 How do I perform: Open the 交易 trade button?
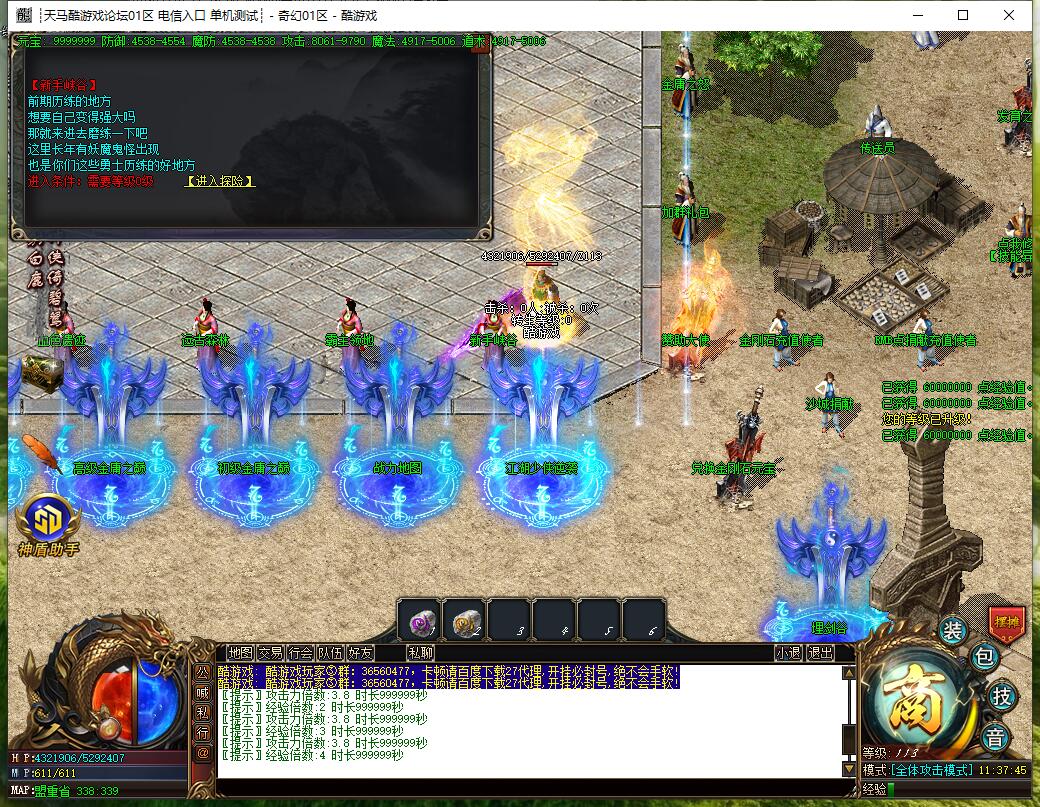click(x=270, y=653)
